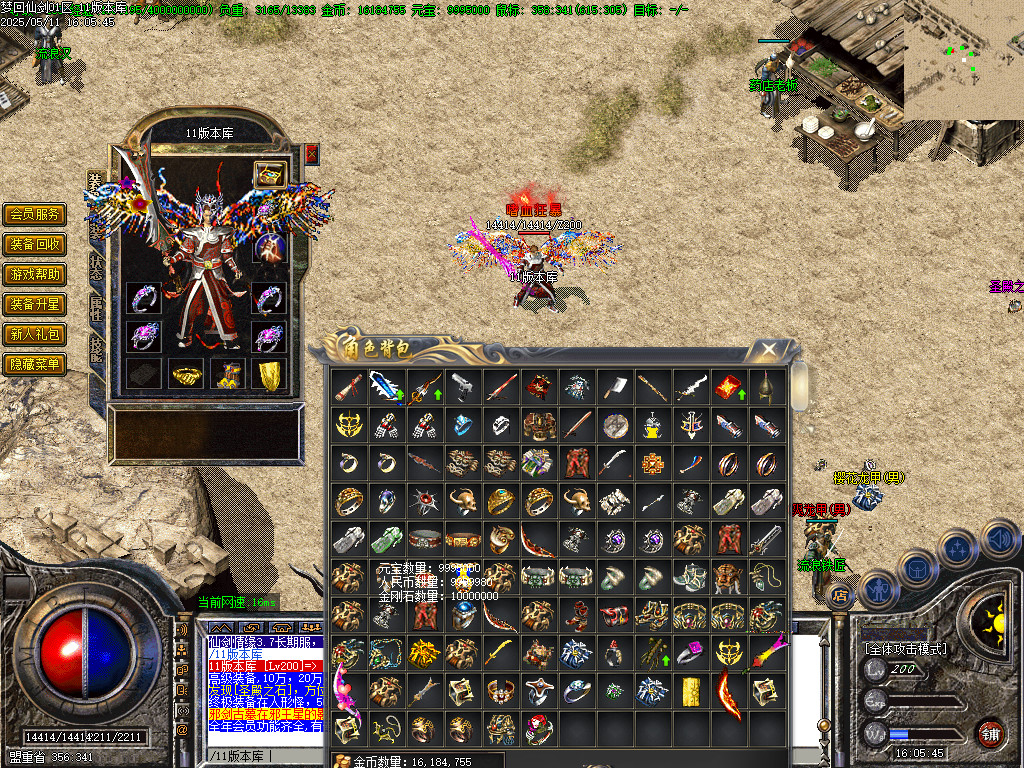Open the treasure chest icon in character panel

point(268,174)
